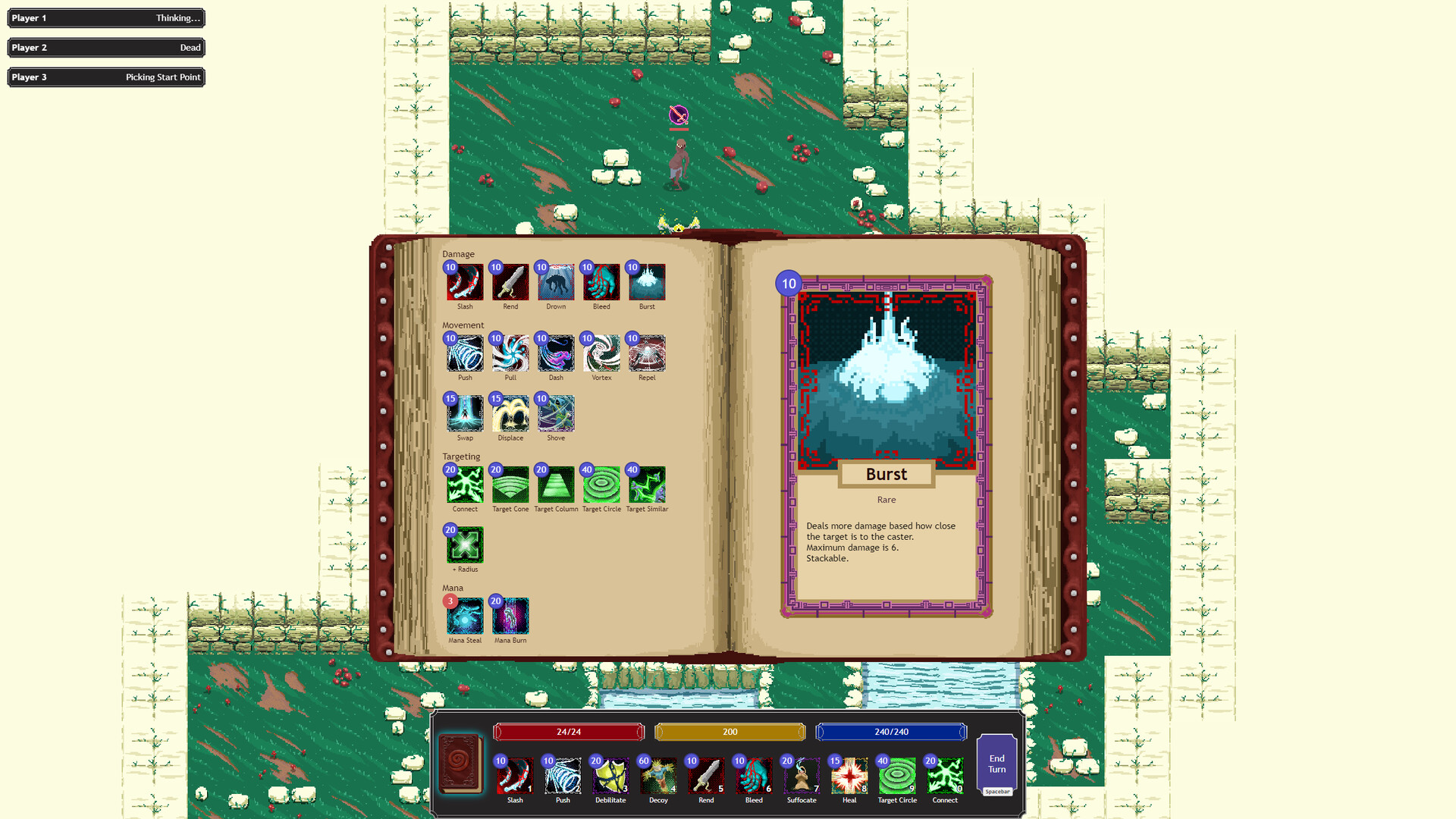The width and height of the screenshot is (1456, 819).
Task: Click the End Turn button
Action: tap(996, 764)
